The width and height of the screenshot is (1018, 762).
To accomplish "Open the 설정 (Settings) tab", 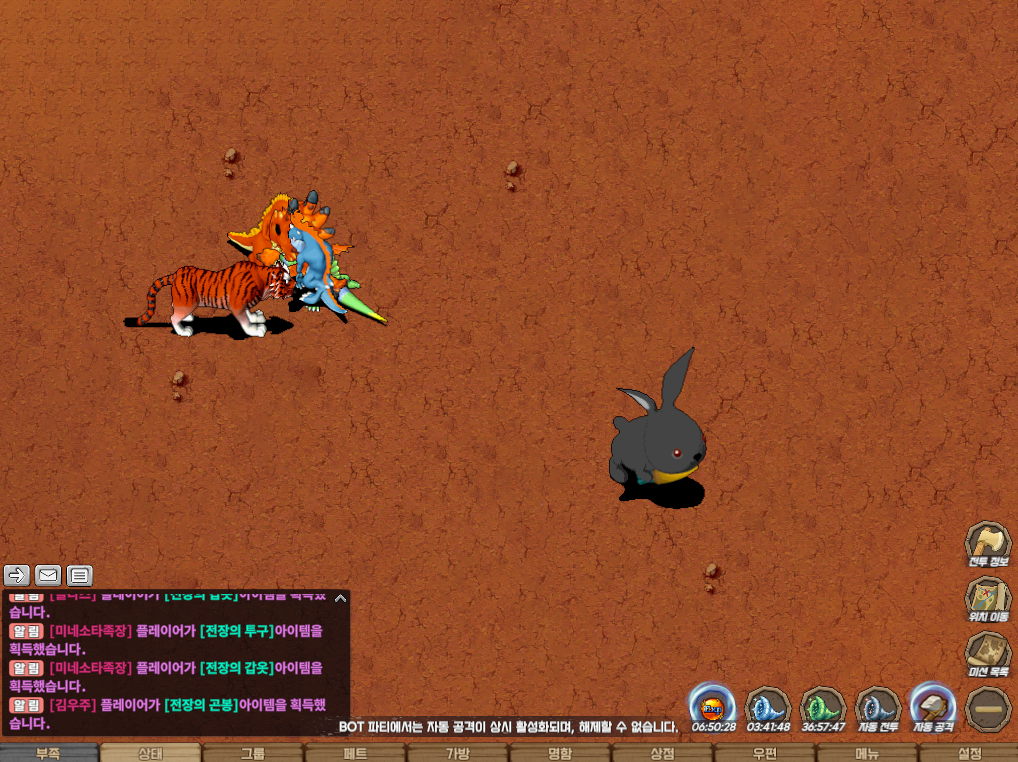I will (x=969, y=753).
